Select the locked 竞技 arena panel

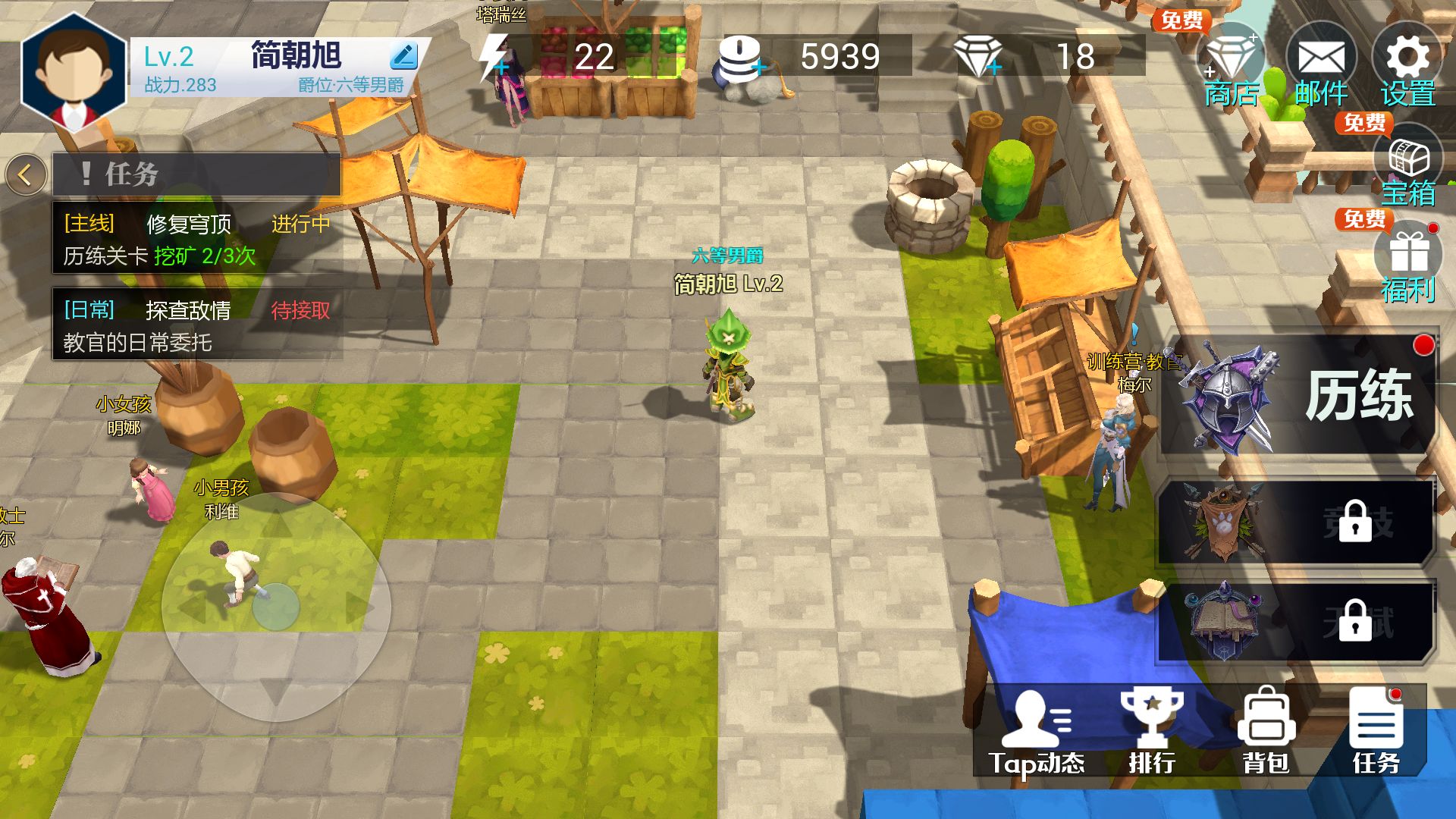click(x=1297, y=523)
